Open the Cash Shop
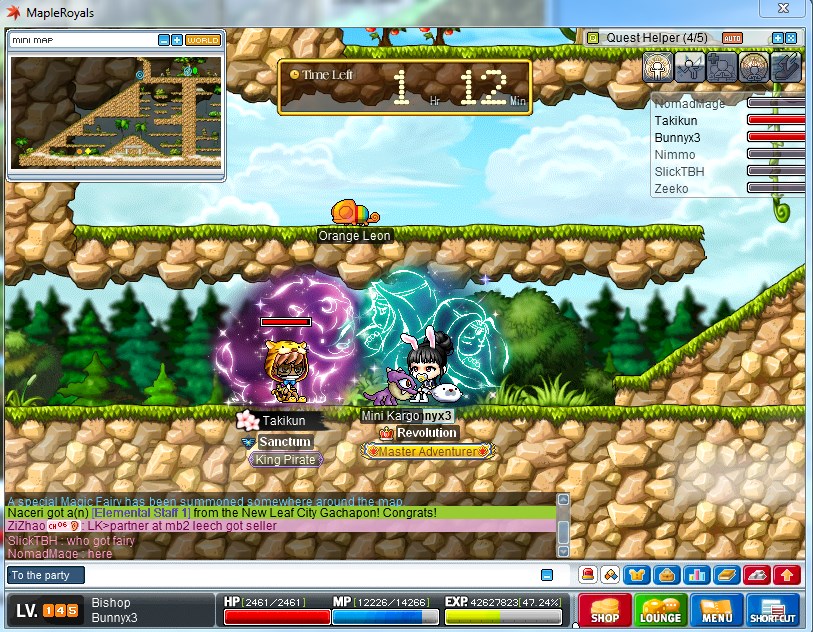 pyautogui.click(x=606, y=610)
